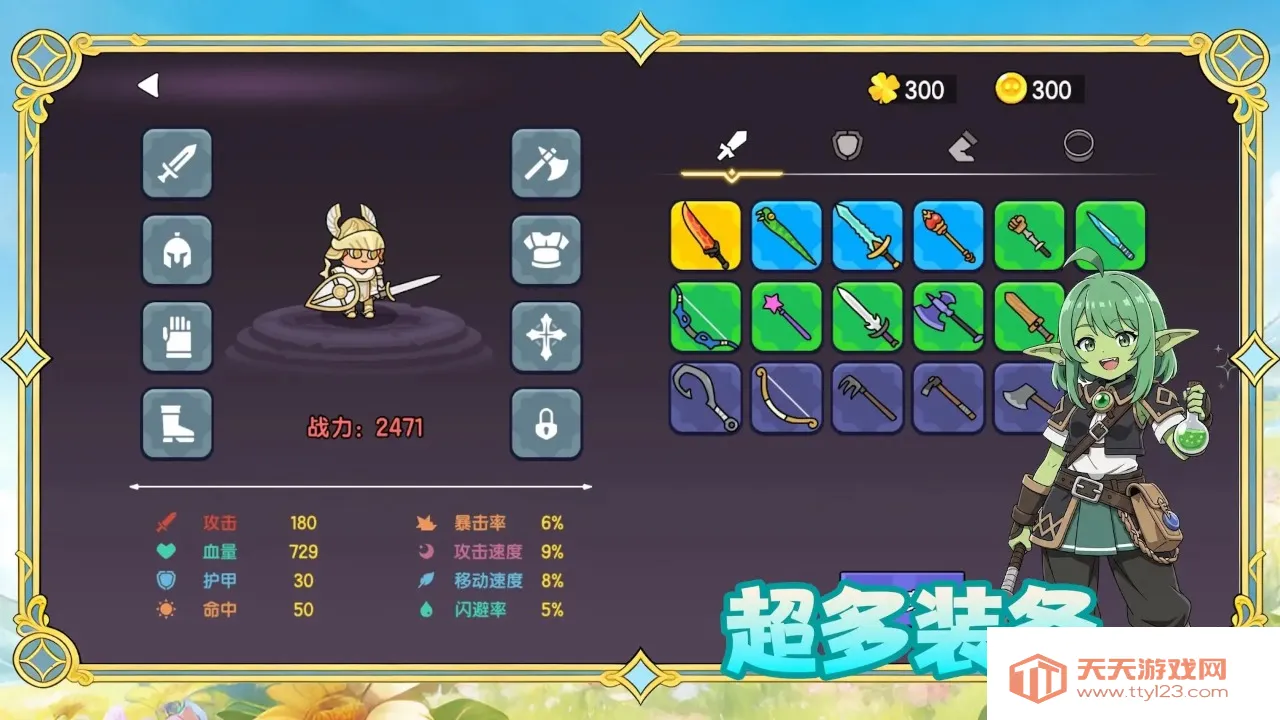The width and height of the screenshot is (1280, 720).
Task: Select the chest armor equipment slot
Action: click(x=546, y=251)
